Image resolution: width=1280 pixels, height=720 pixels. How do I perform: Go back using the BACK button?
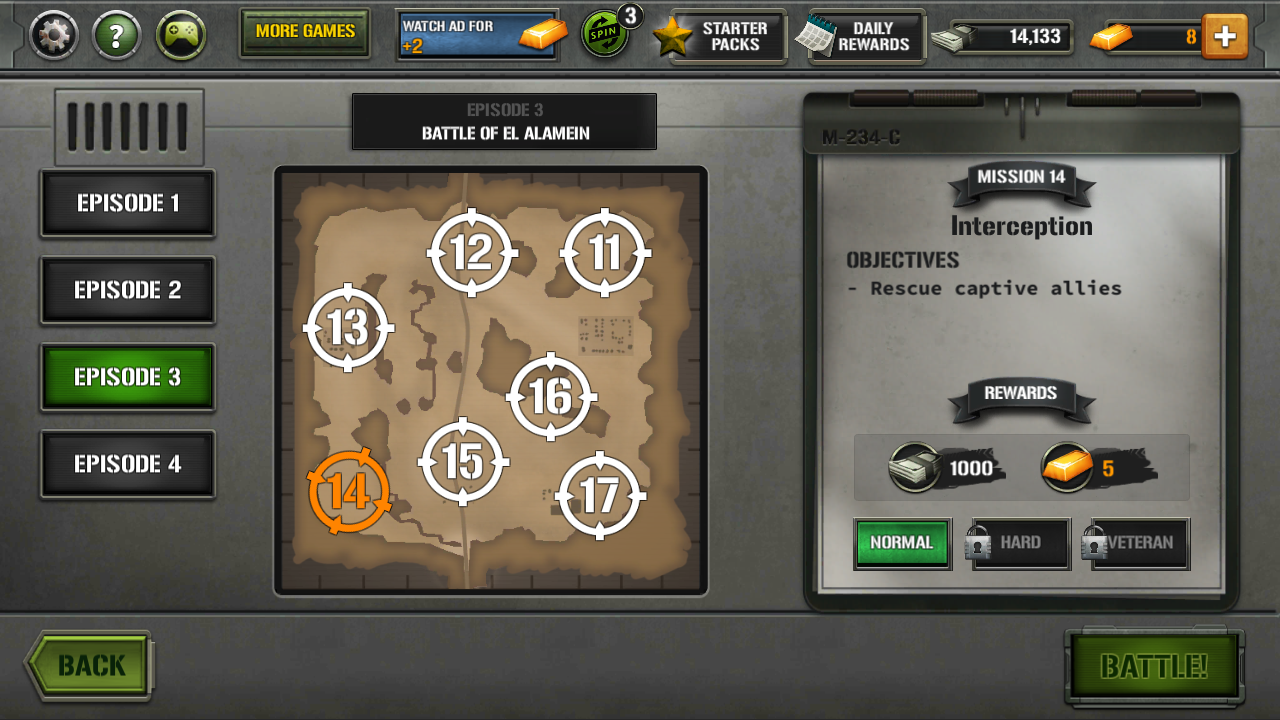[88, 663]
